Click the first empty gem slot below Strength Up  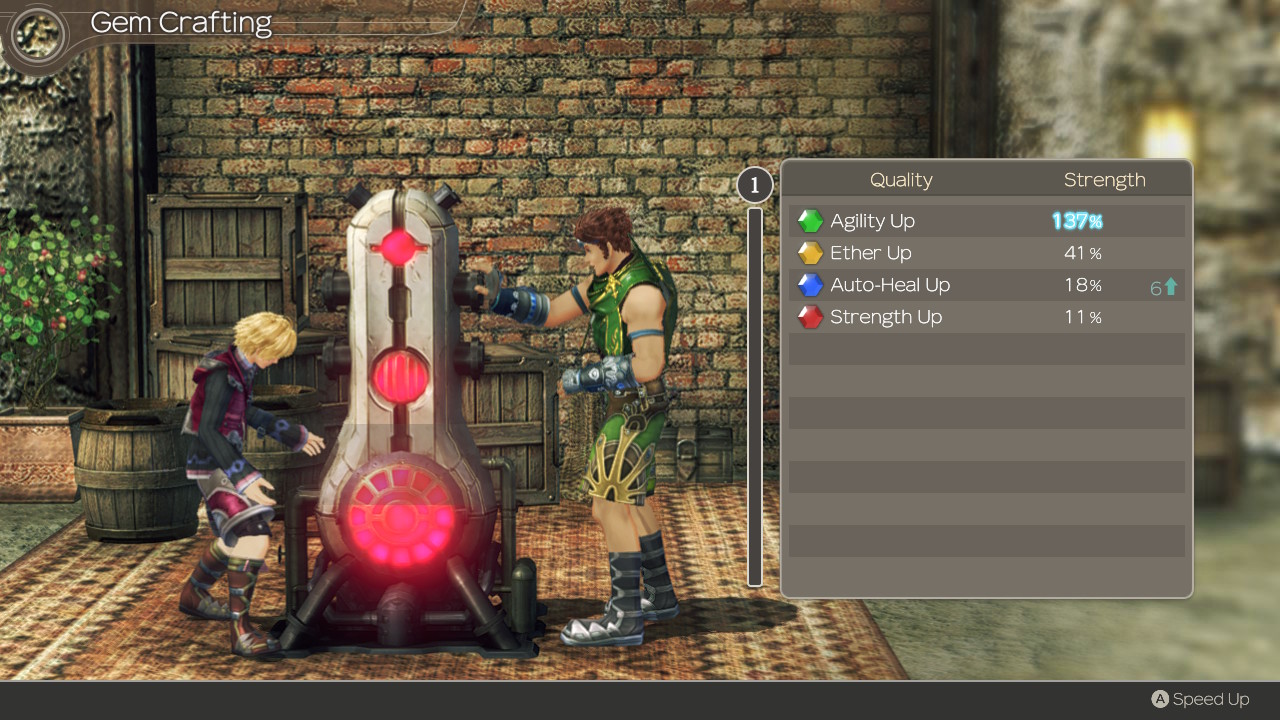click(x=987, y=348)
